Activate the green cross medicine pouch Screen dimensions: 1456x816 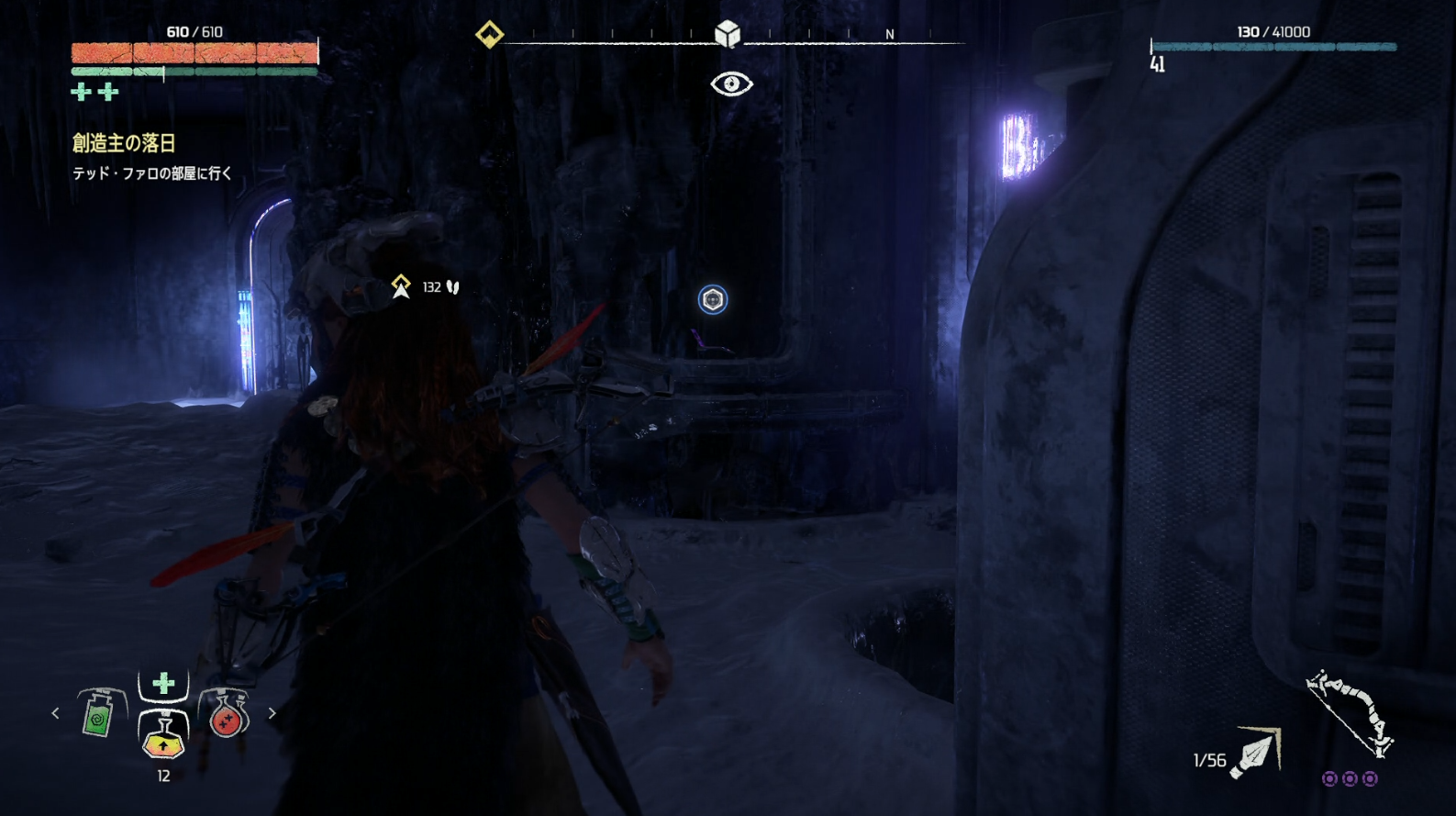point(163,684)
